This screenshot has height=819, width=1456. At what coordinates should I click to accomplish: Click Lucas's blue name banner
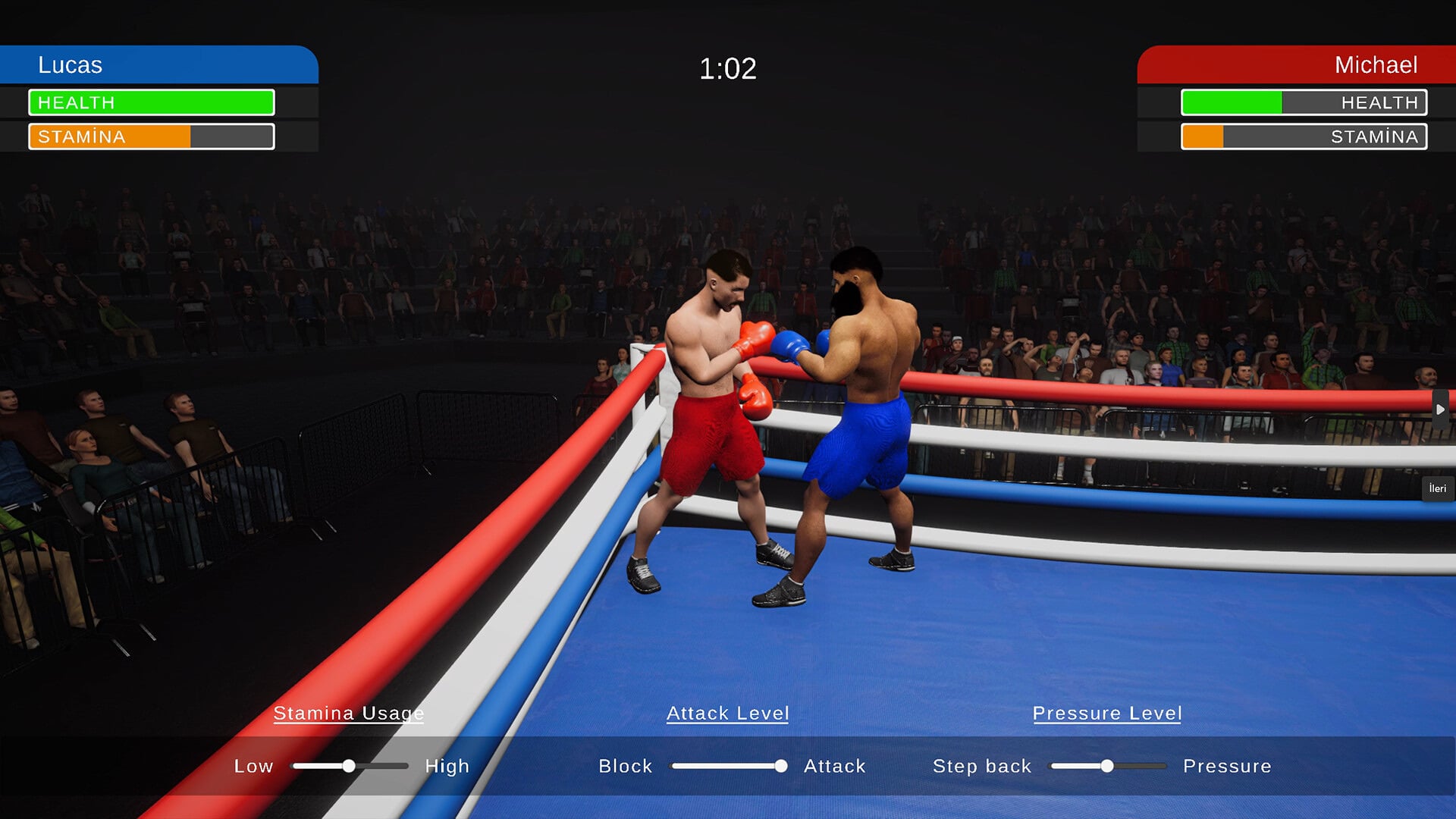coord(152,65)
